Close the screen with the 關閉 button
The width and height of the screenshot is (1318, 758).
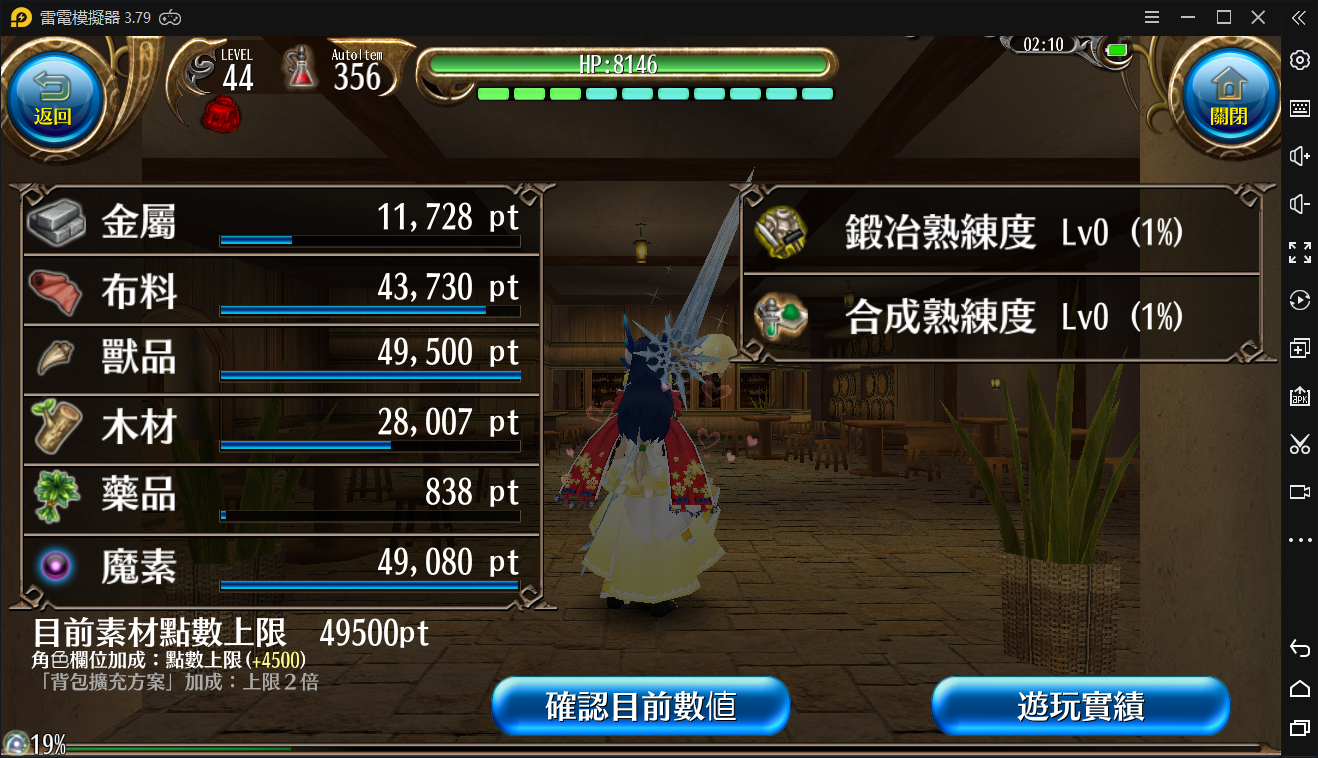pyautogui.click(x=1228, y=98)
